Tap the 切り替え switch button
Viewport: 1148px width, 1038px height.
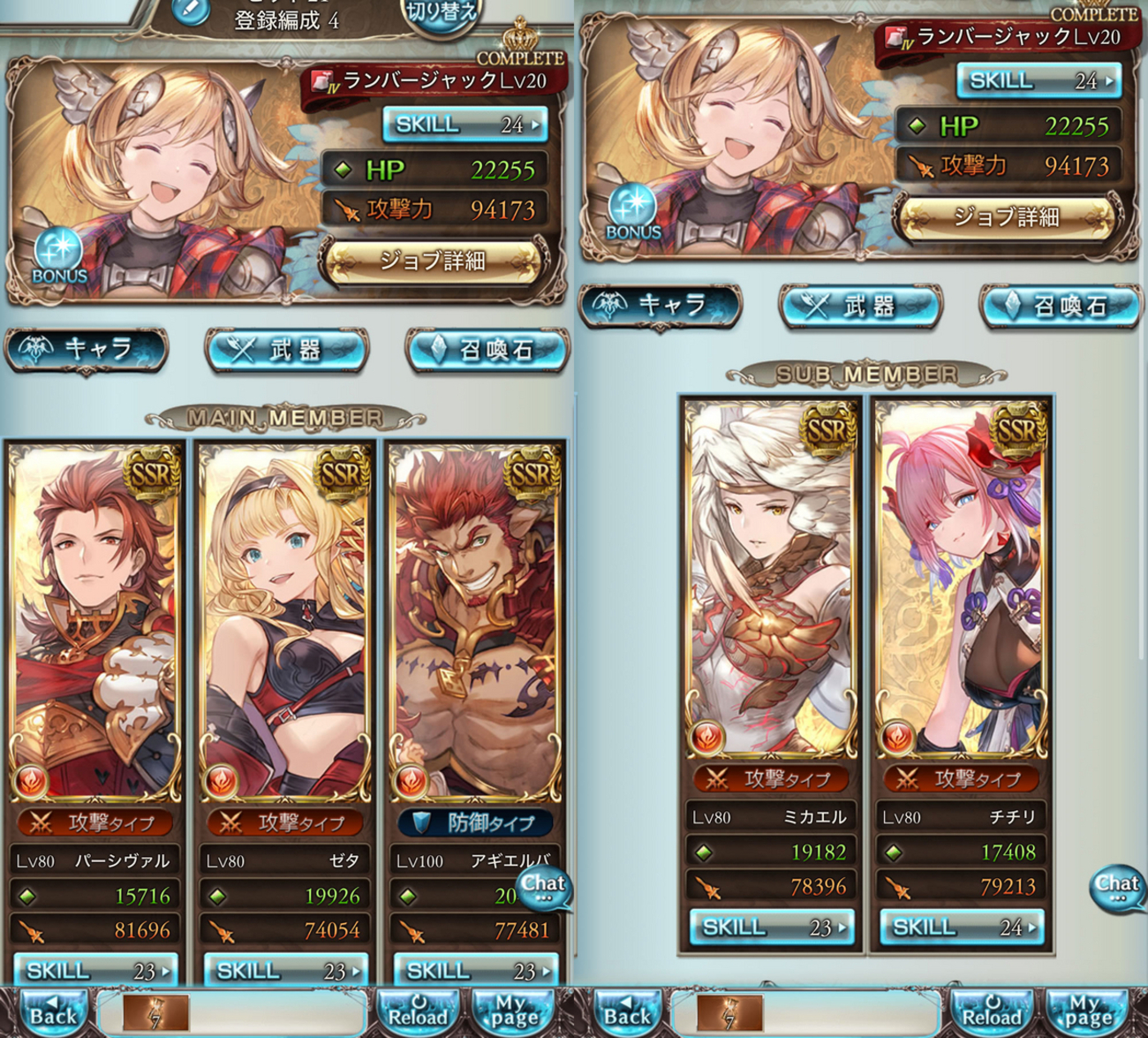pyautogui.click(x=440, y=13)
